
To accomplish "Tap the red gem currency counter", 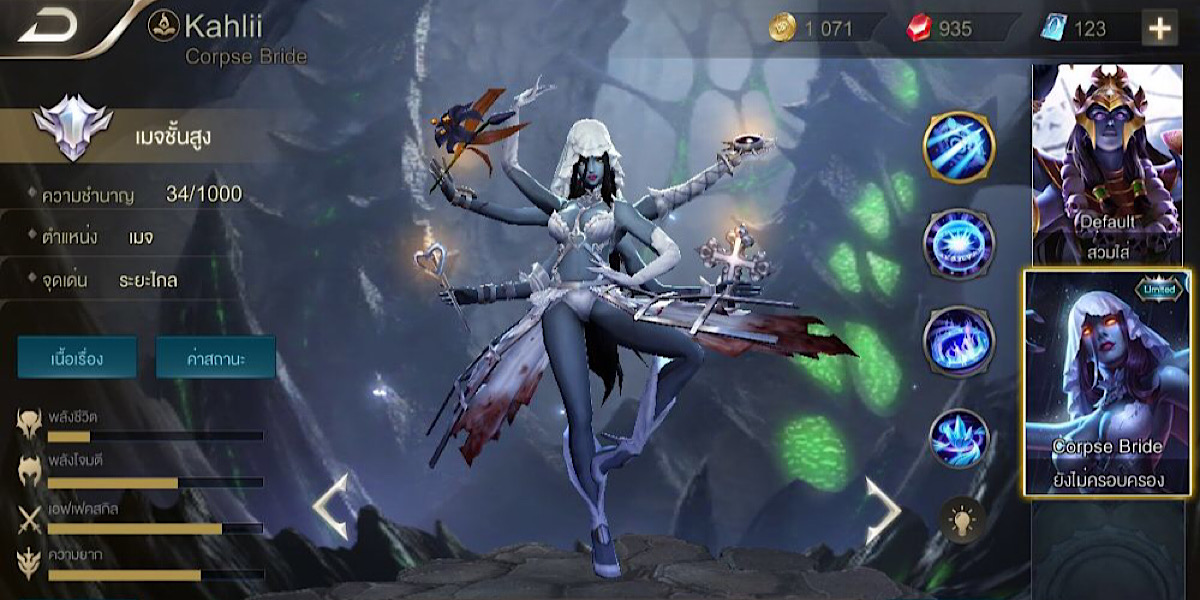I will pyautogui.click(x=943, y=28).
